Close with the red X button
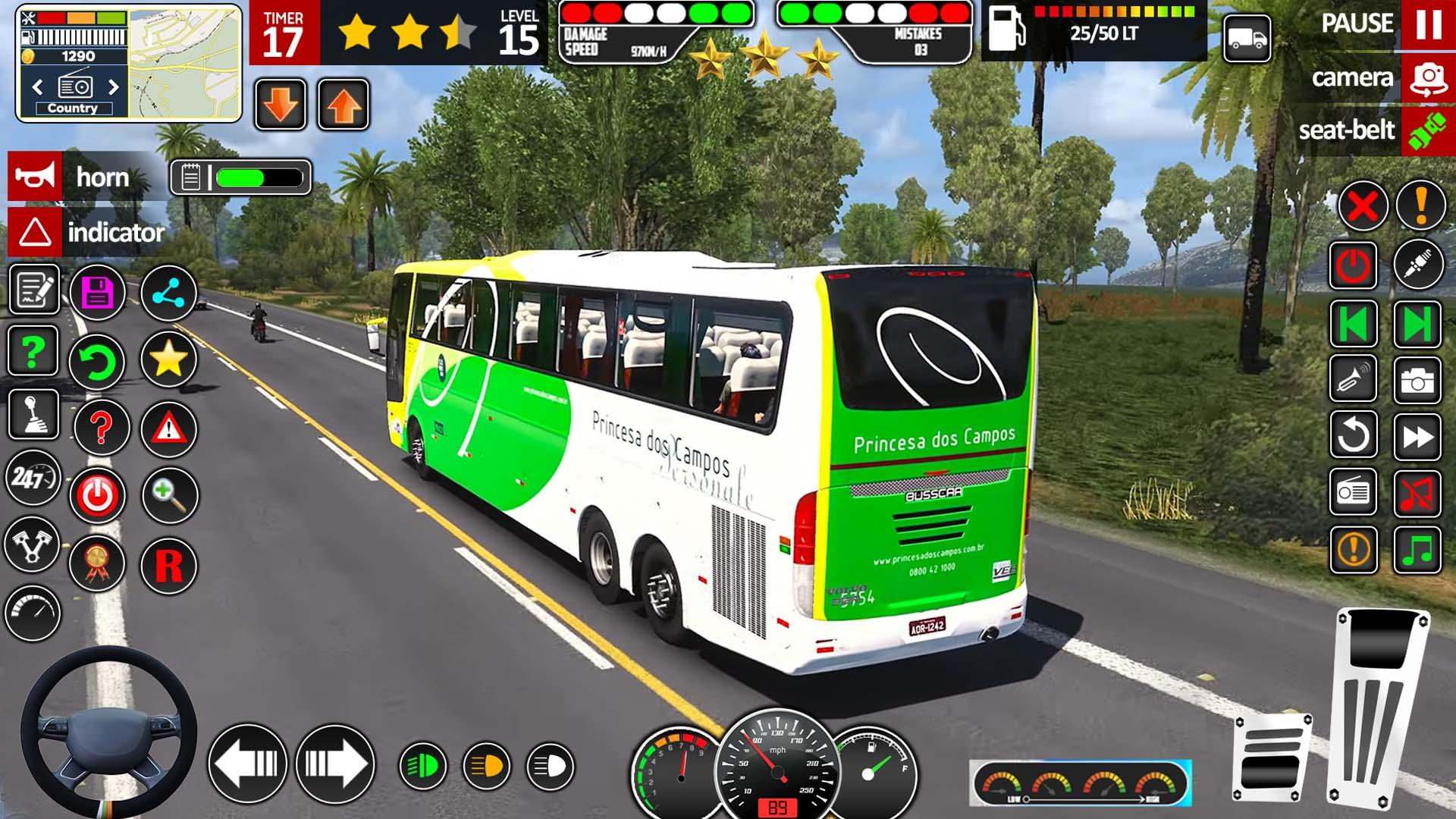Image resolution: width=1456 pixels, height=819 pixels. [1363, 206]
